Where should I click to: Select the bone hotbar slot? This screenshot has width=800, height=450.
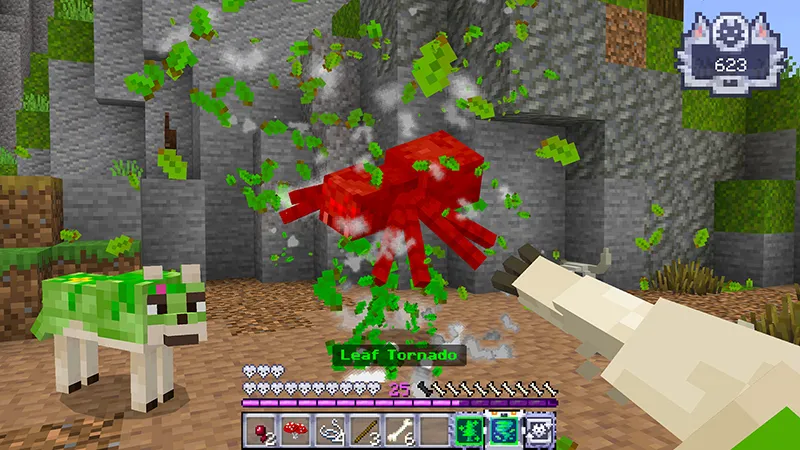[x=400, y=431]
